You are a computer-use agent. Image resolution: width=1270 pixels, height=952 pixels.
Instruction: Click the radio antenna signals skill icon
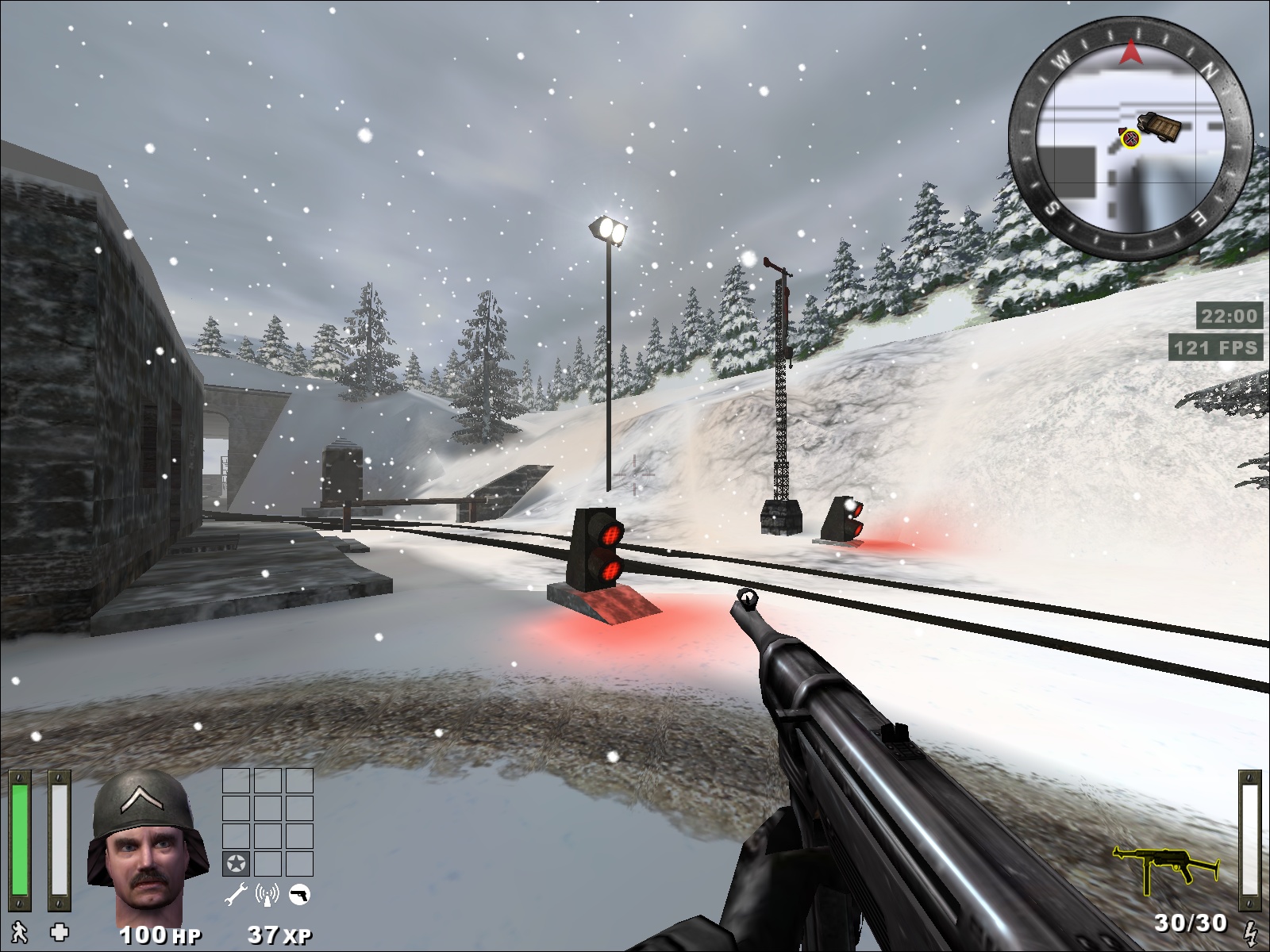coord(267,896)
